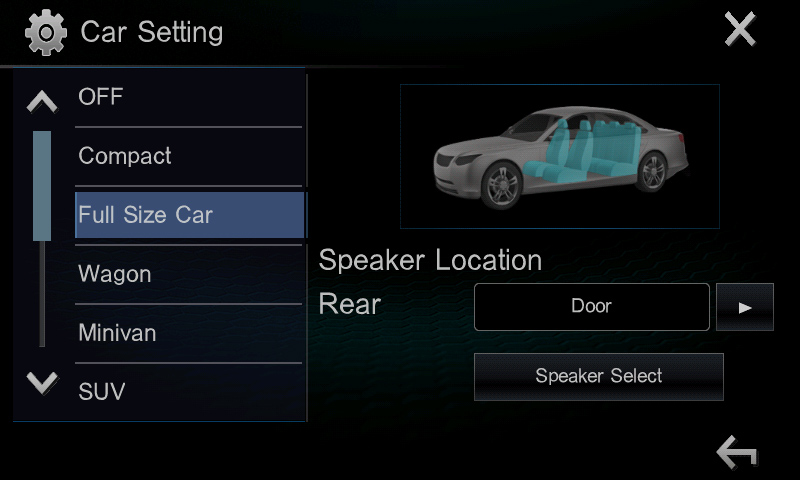This screenshot has height=480, width=800.
Task: Close the Car Setting screen
Action: click(740, 31)
